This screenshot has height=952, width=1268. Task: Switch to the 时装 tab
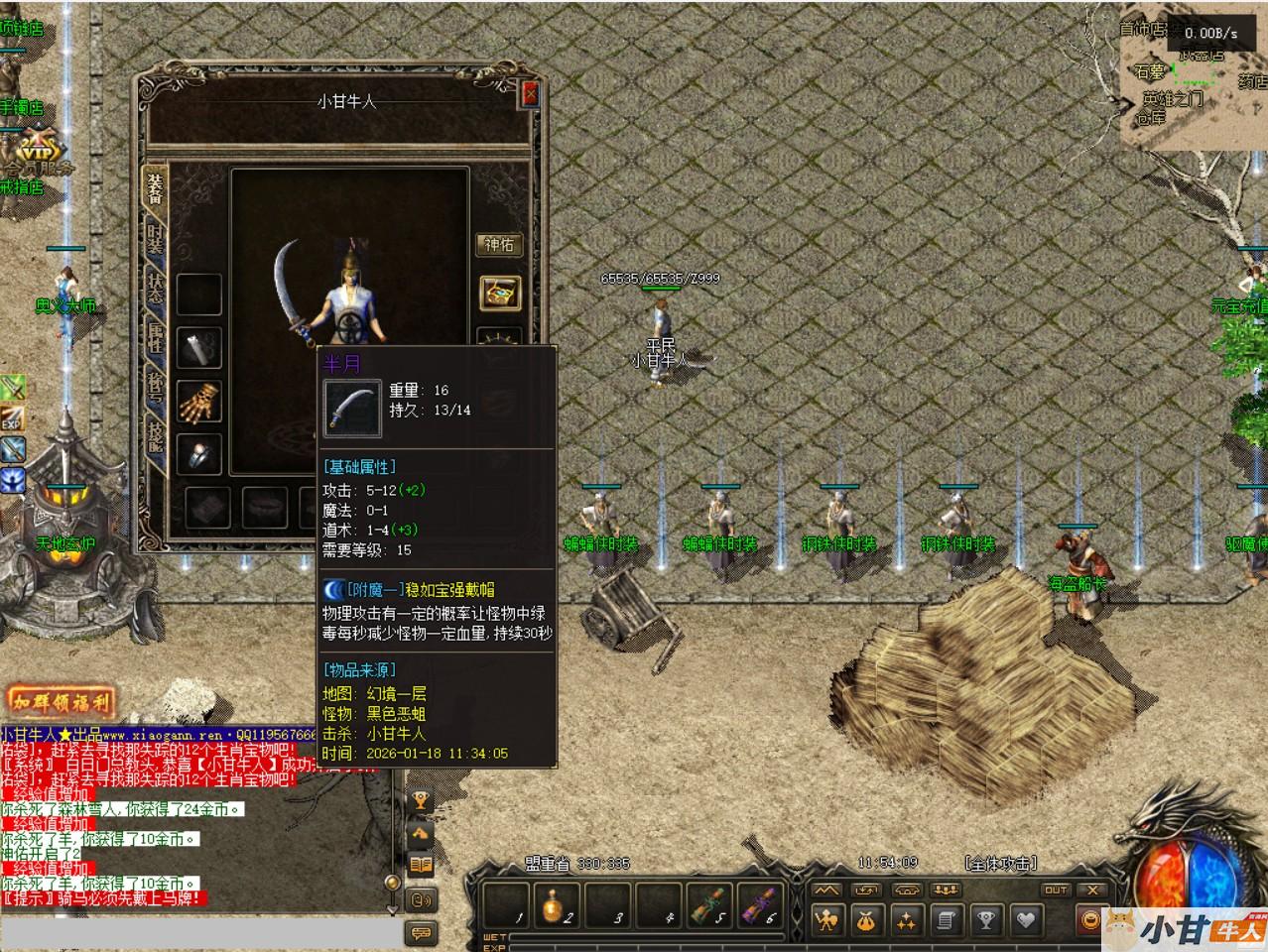tap(156, 239)
